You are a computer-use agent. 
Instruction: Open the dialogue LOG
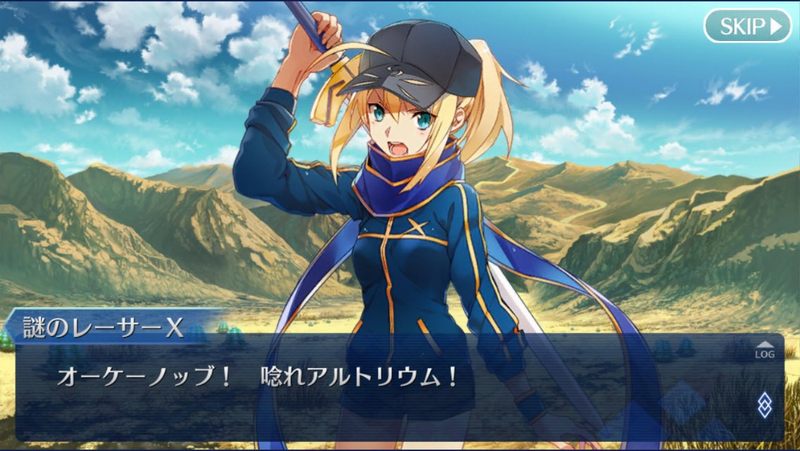pos(763,350)
